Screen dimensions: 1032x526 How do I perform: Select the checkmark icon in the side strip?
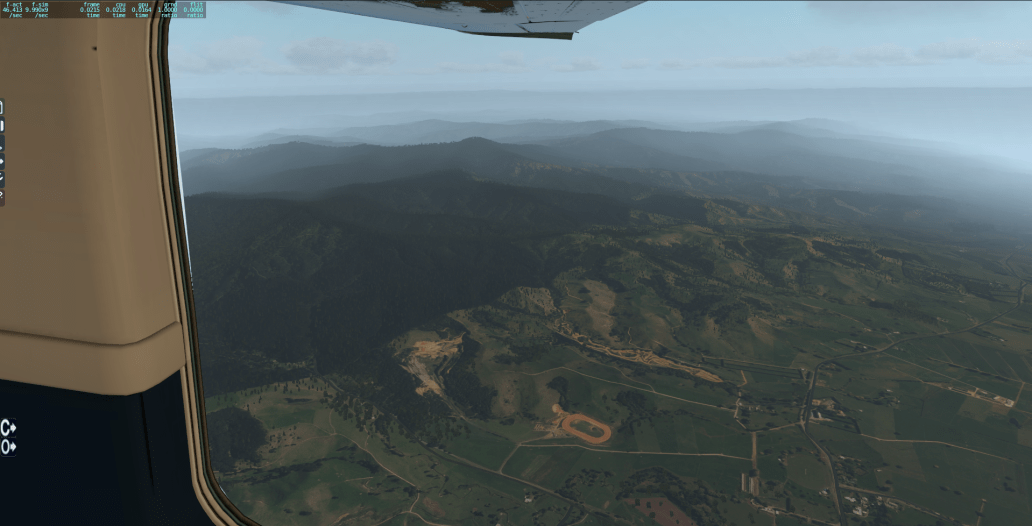(x=2, y=177)
